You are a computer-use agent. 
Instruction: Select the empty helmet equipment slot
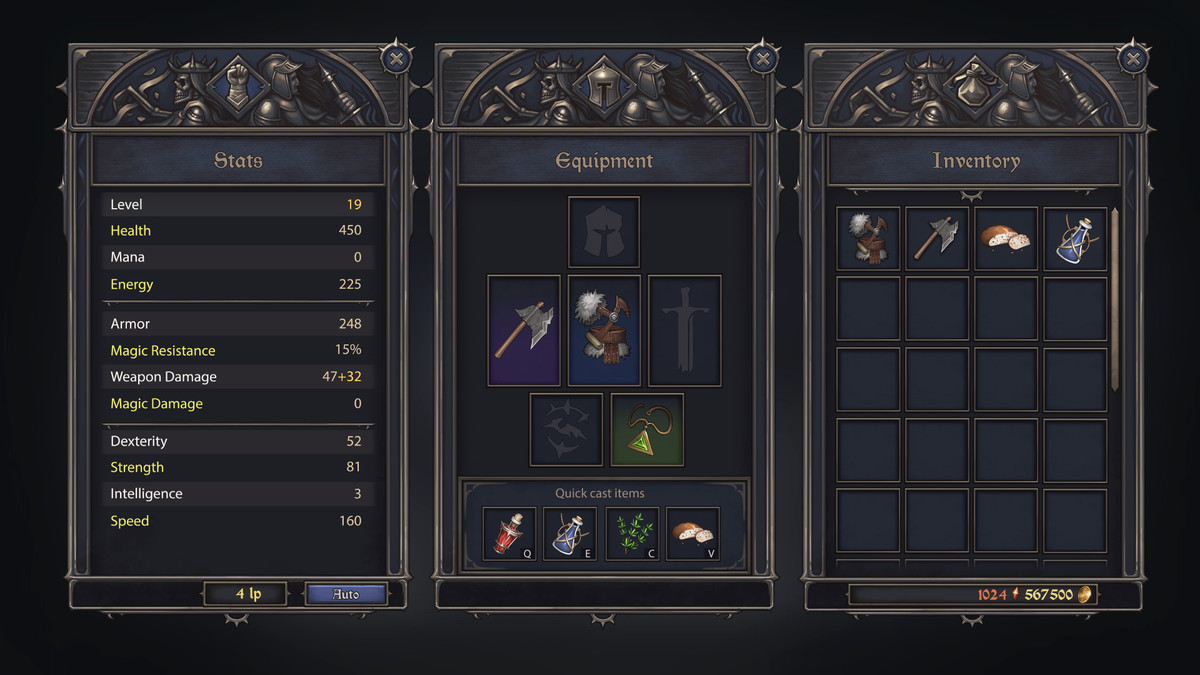click(604, 232)
